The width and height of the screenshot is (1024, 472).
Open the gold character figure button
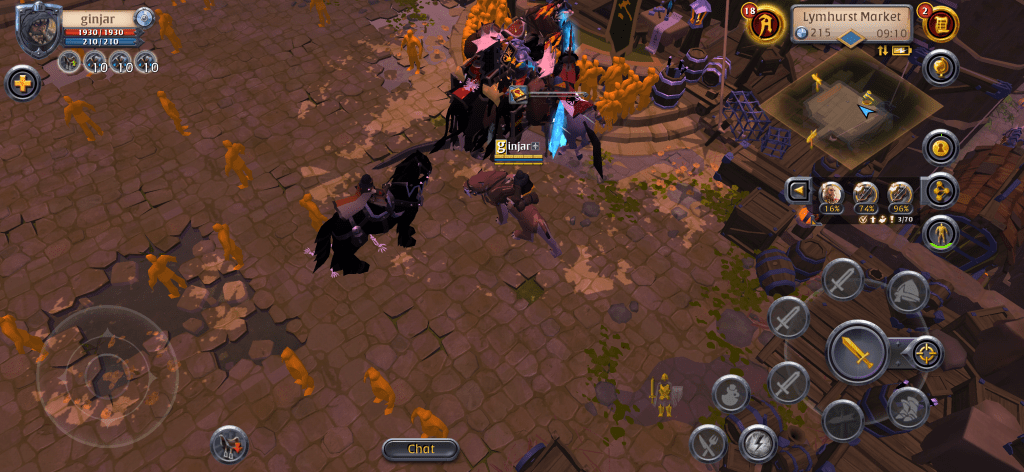(x=940, y=234)
